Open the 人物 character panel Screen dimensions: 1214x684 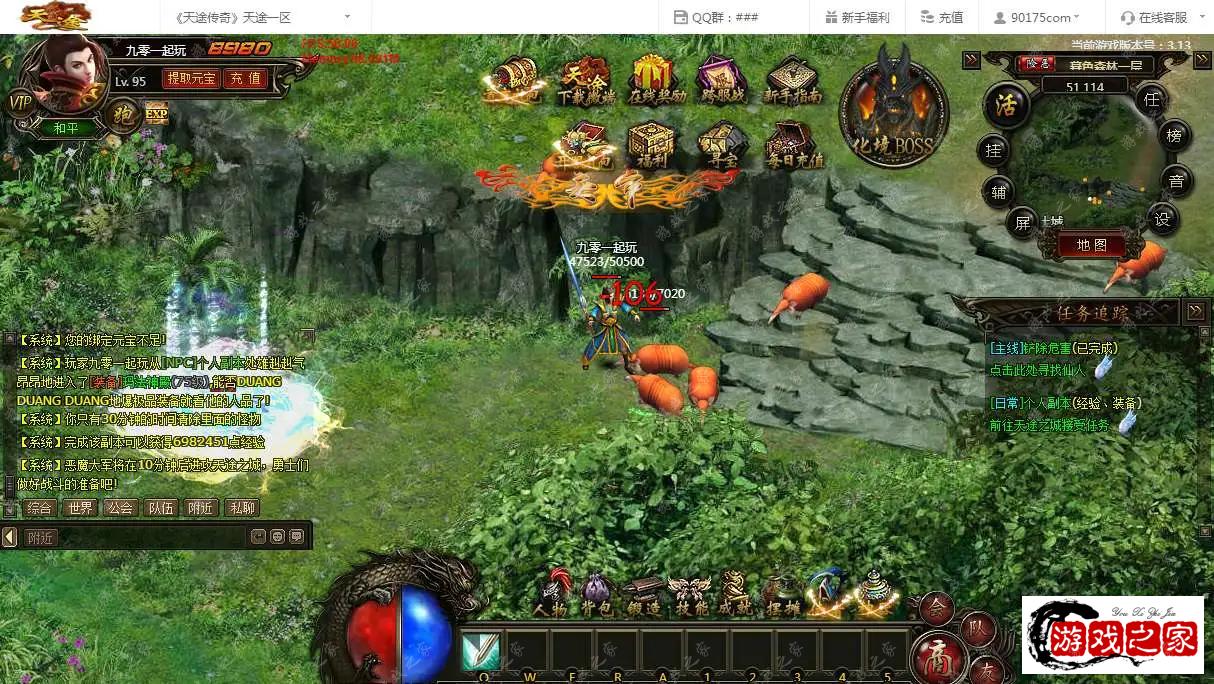pyautogui.click(x=551, y=593)
